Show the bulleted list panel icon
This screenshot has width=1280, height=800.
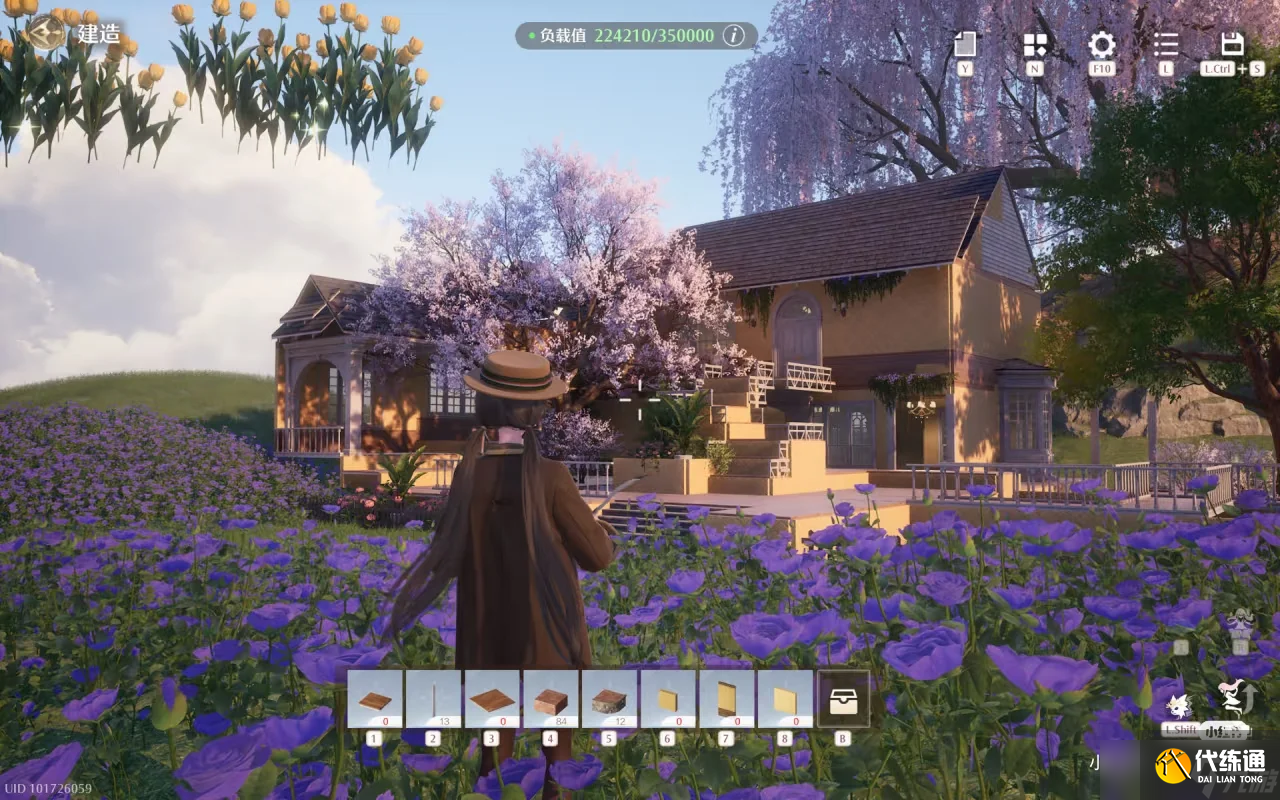(x=1166, y=44)
